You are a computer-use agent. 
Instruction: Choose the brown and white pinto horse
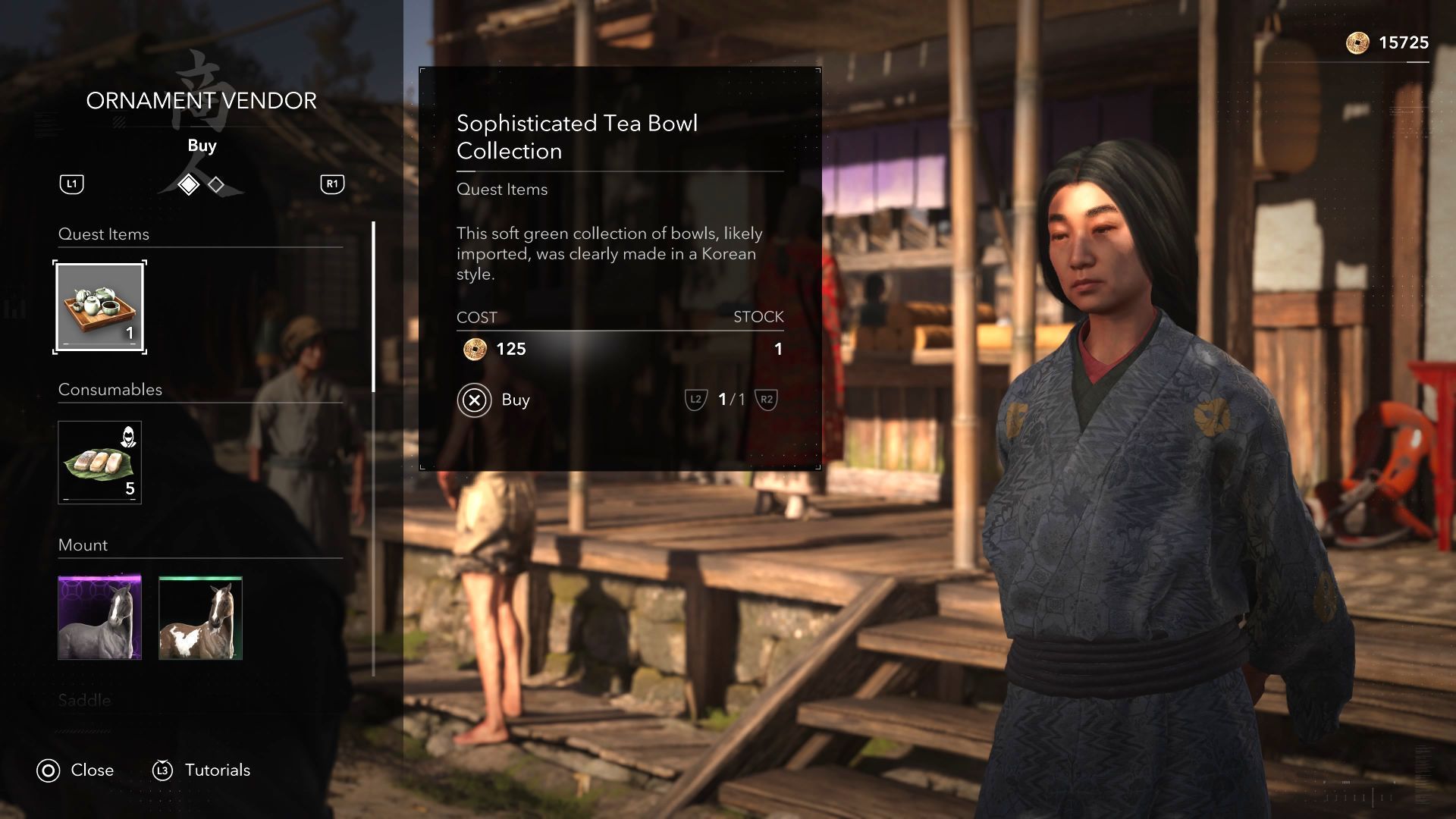[200, 617]
